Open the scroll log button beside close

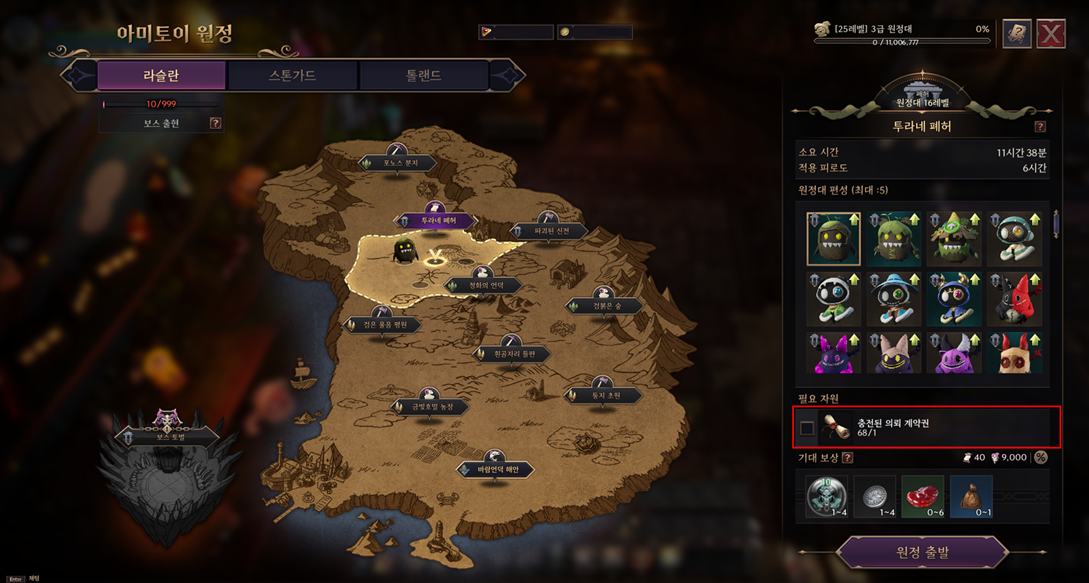coord(1016,33)
